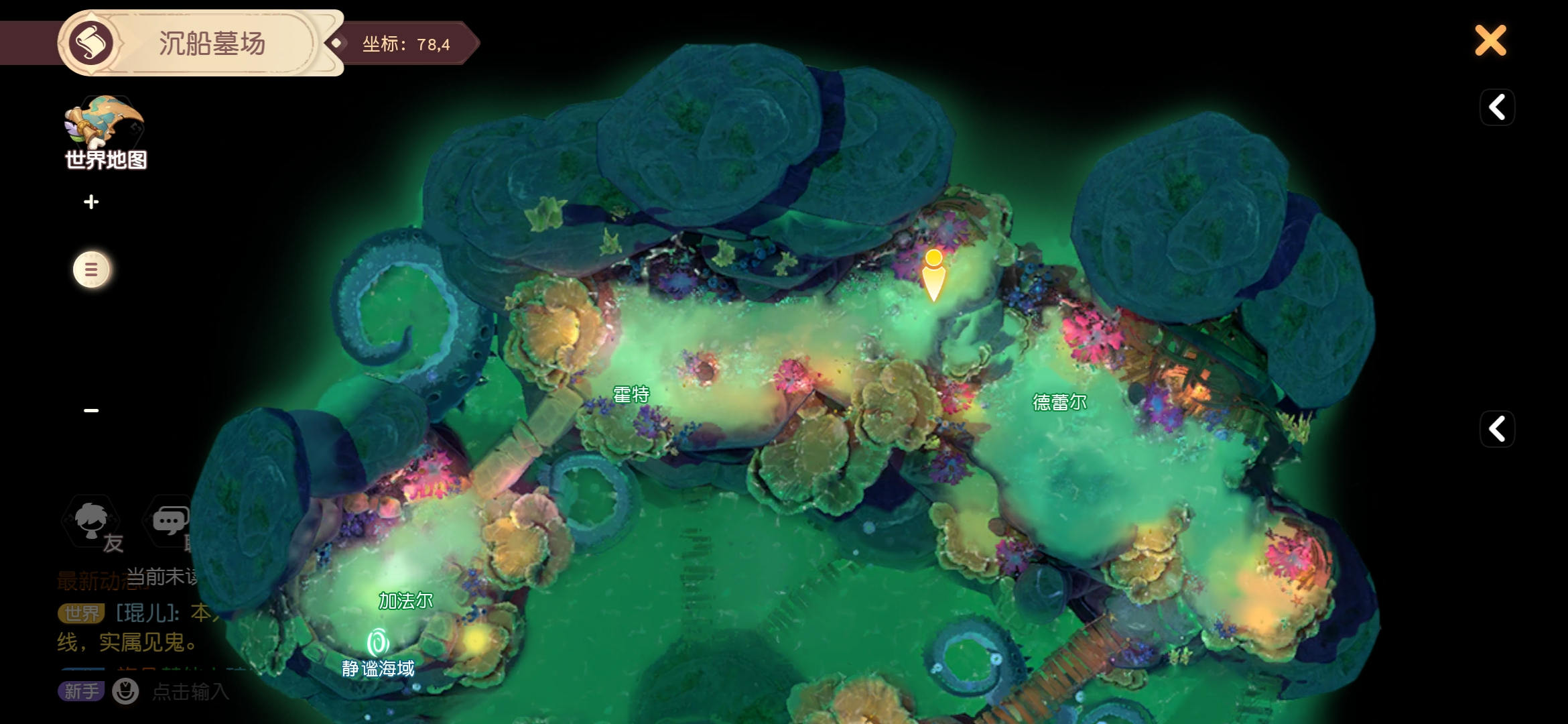Viewport: 1568px width, 724px height.
Task: Zoom out with the minus button
Action: 92,410
